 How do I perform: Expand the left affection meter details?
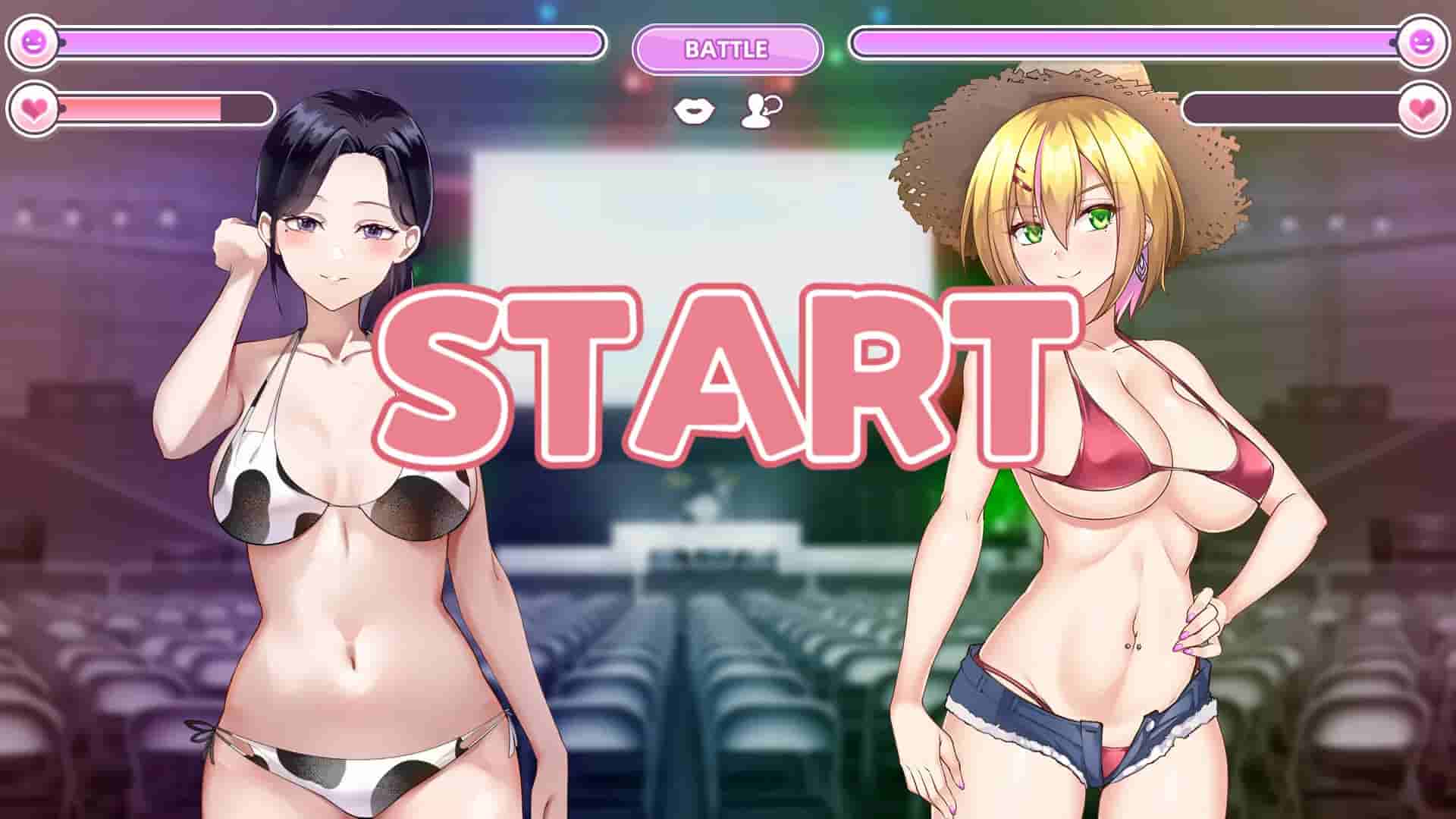167,106
